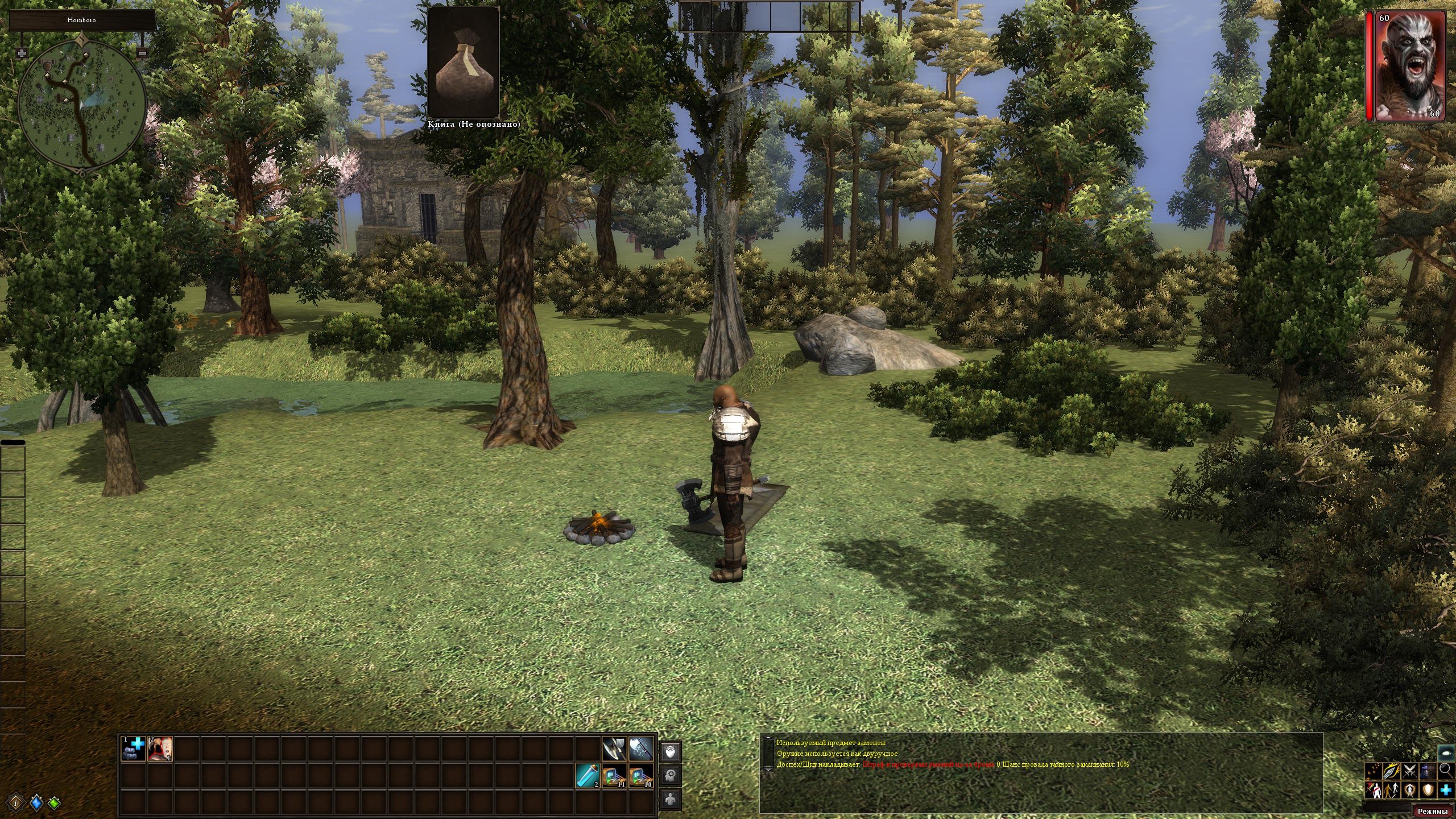Image resolution: width=1456 pixels, height=819 pixels.
Task: Toggle the magnifying glass search mode
Action: pos(1446,771)
